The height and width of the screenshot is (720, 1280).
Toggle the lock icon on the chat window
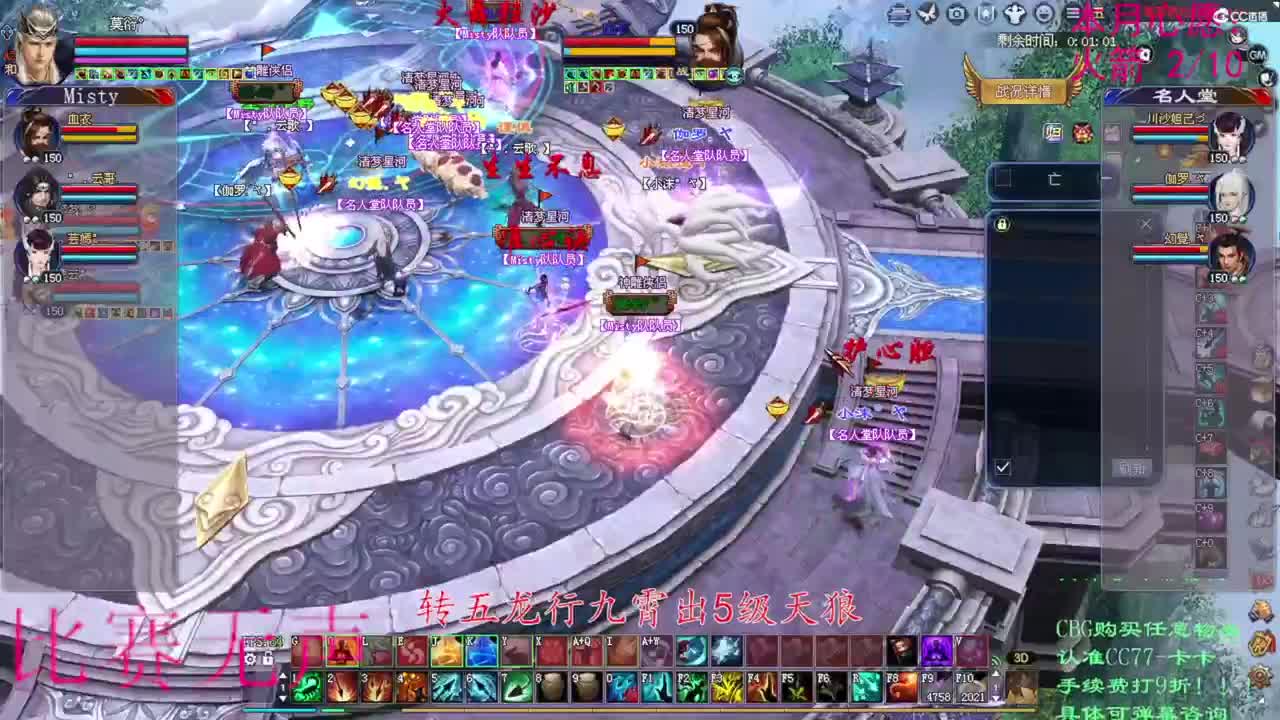pos(1002,225)
